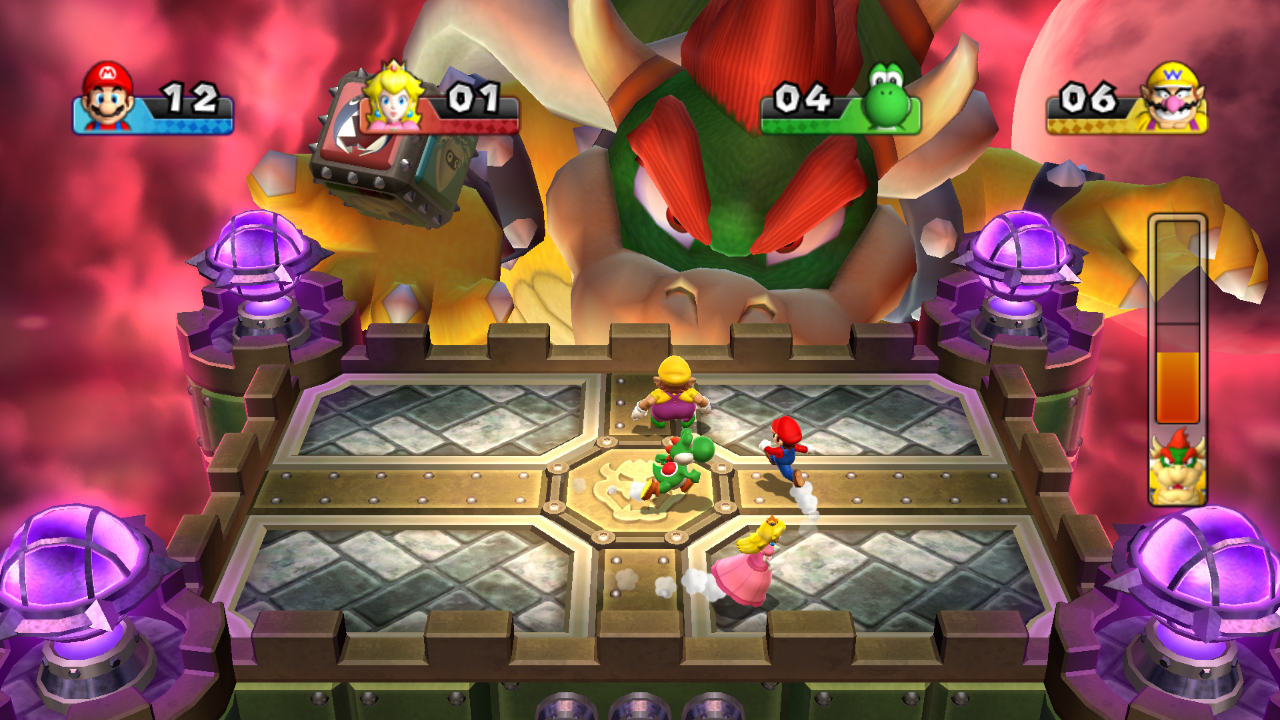Select Mario's character portrait icon

tap(103, 99)
